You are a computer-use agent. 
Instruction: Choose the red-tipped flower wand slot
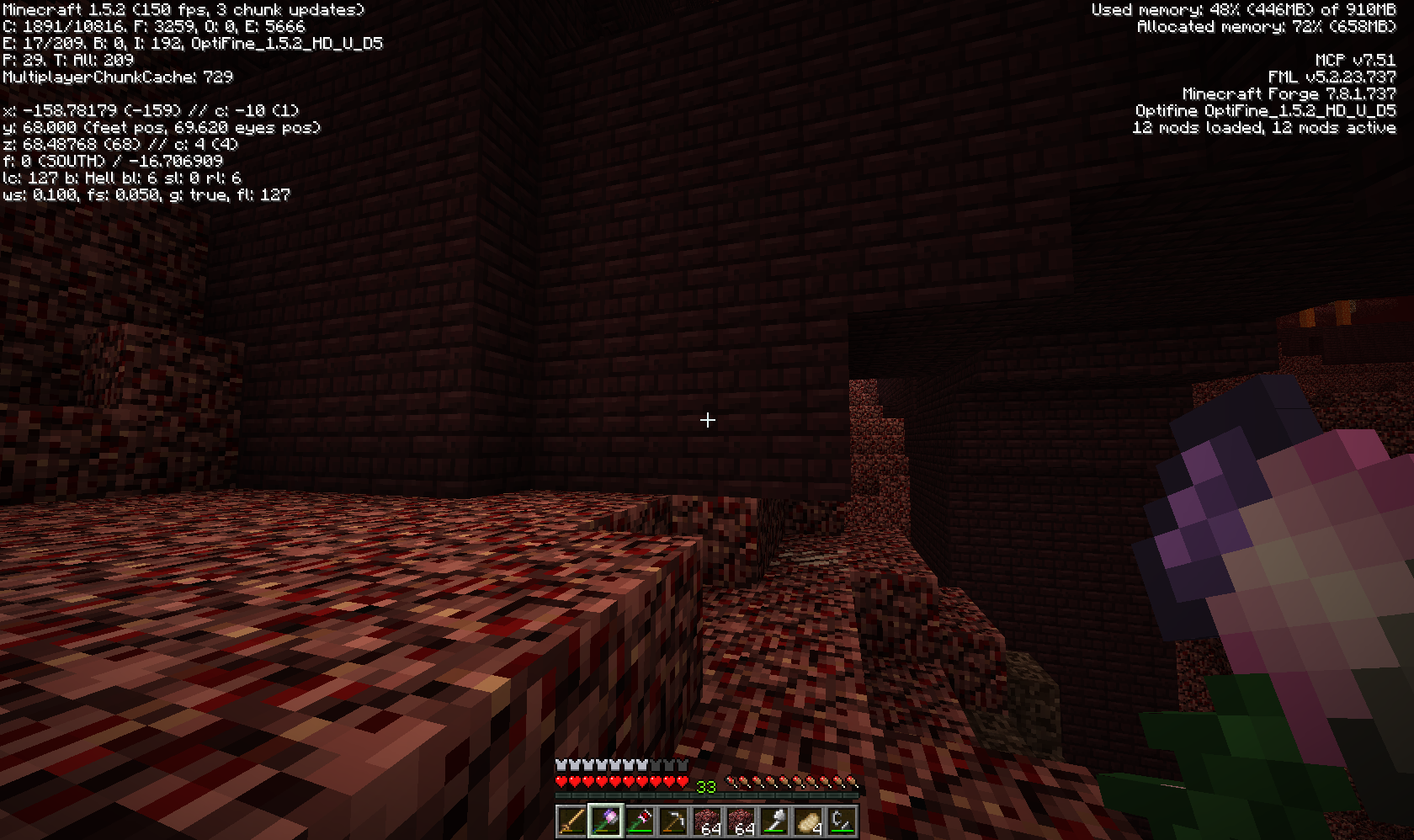coord(639,821)
